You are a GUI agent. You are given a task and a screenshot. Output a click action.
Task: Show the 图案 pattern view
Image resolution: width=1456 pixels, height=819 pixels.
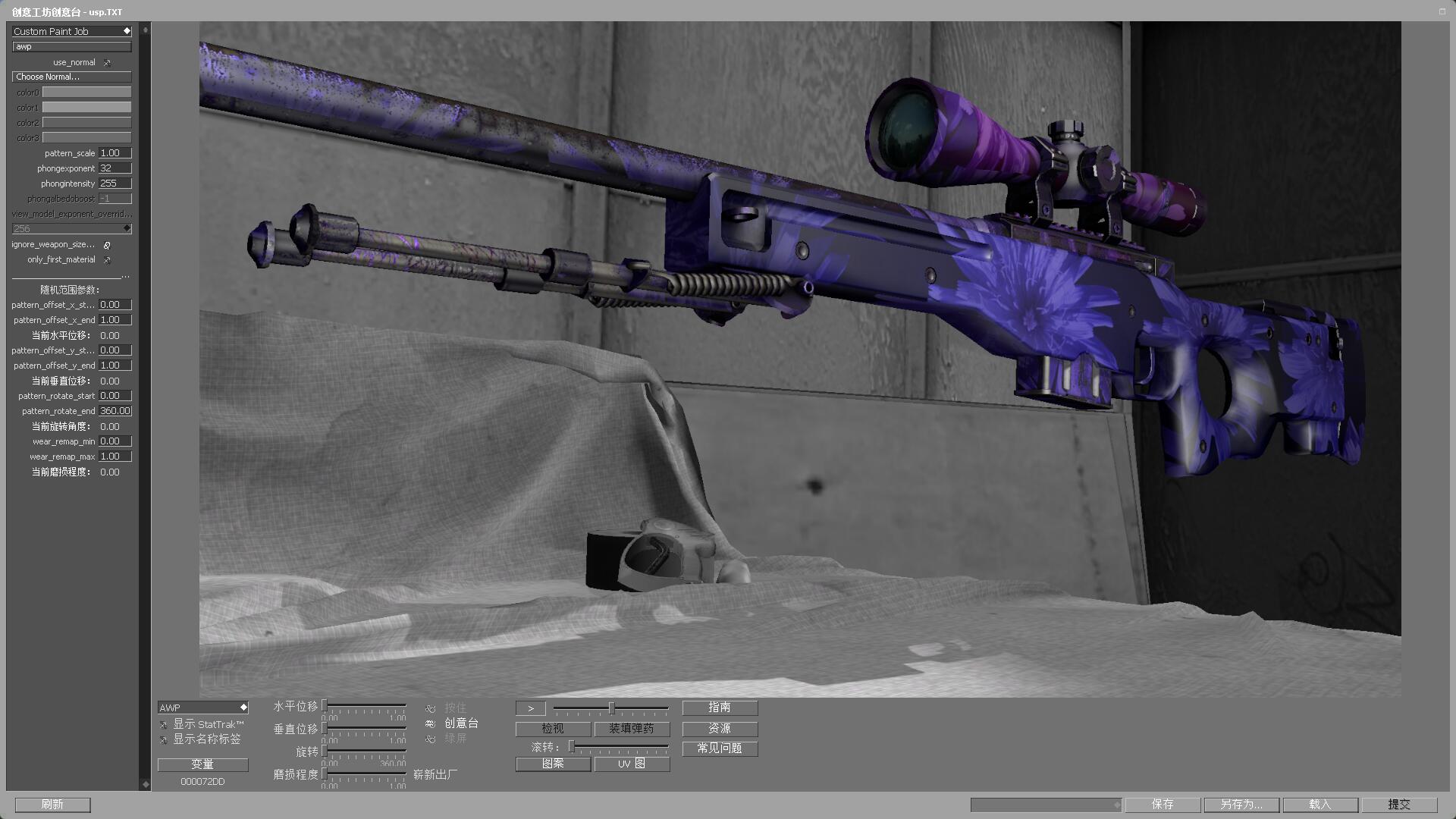coord(553,764)
